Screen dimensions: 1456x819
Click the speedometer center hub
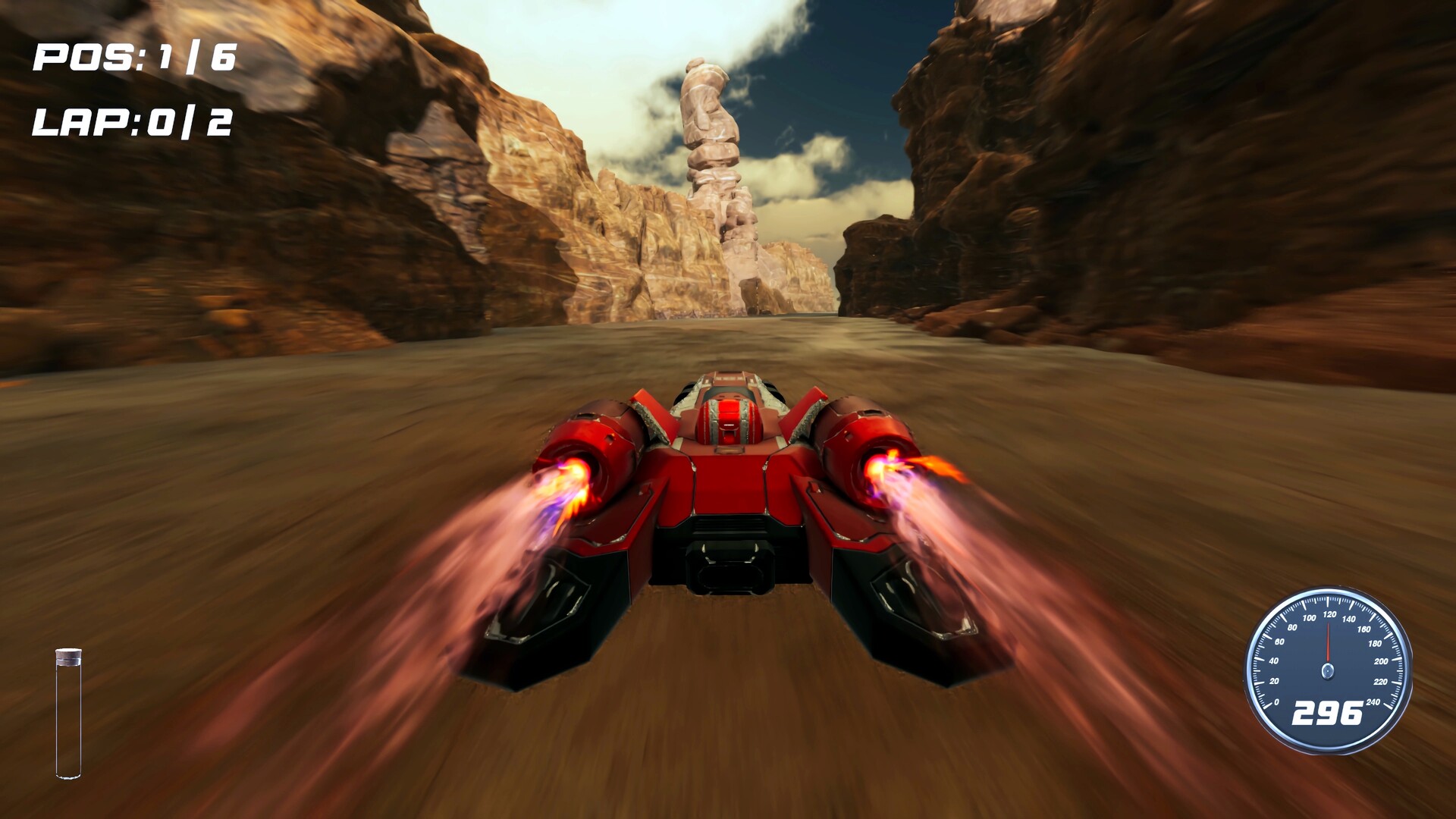(1328, 671)
